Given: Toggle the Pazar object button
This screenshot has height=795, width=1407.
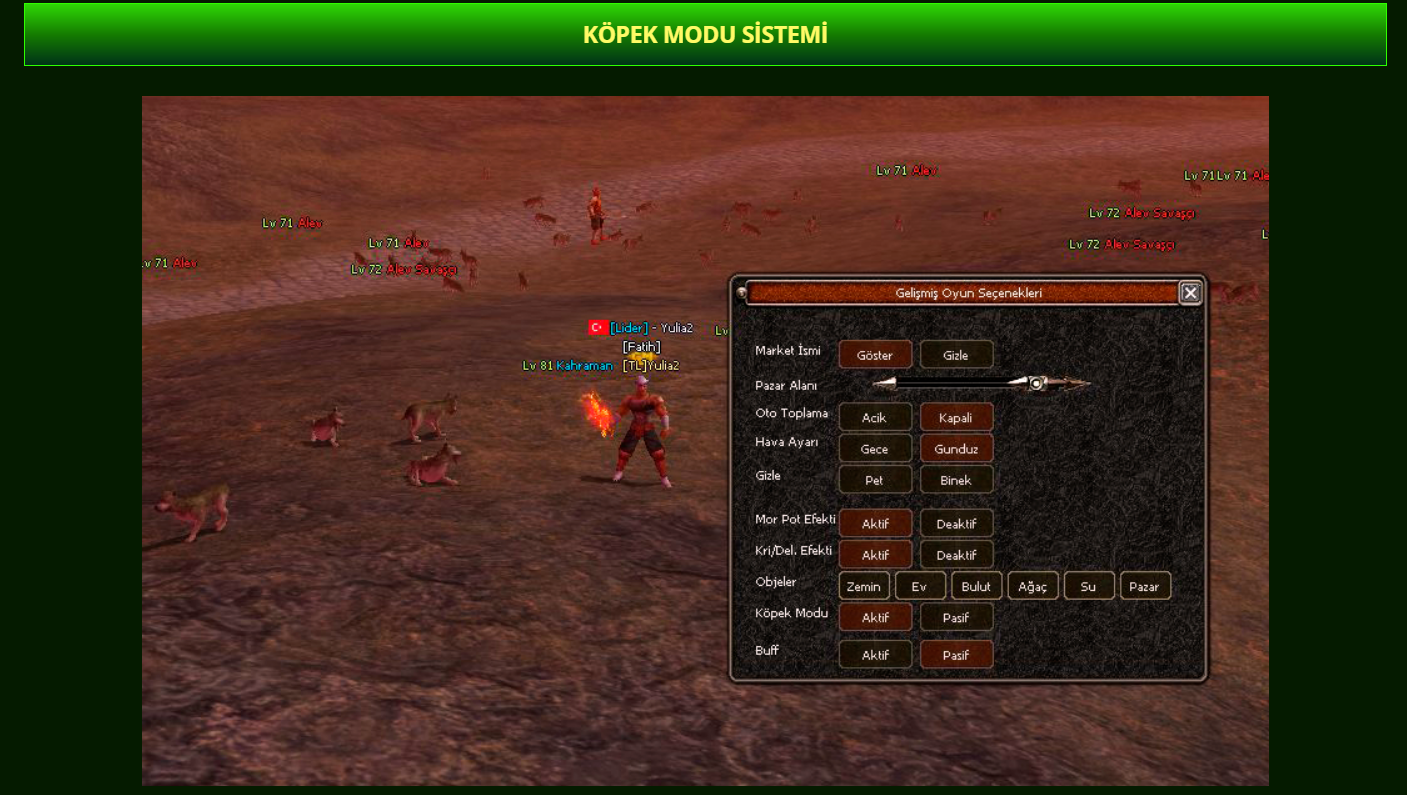Looking at the screenshot, I should coord(1145,586).
